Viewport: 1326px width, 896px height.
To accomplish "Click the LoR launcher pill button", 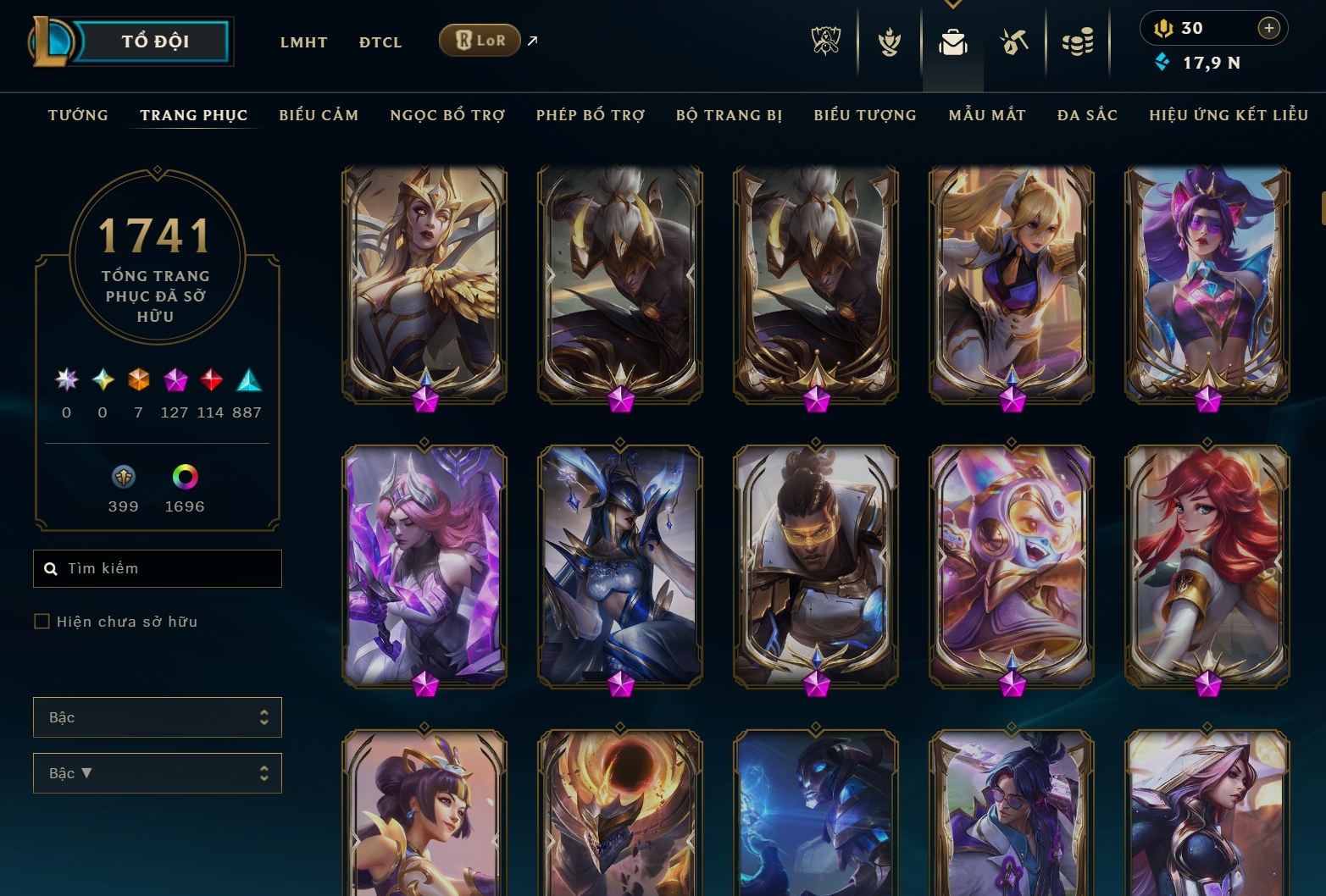I will [x=480, y=40].
